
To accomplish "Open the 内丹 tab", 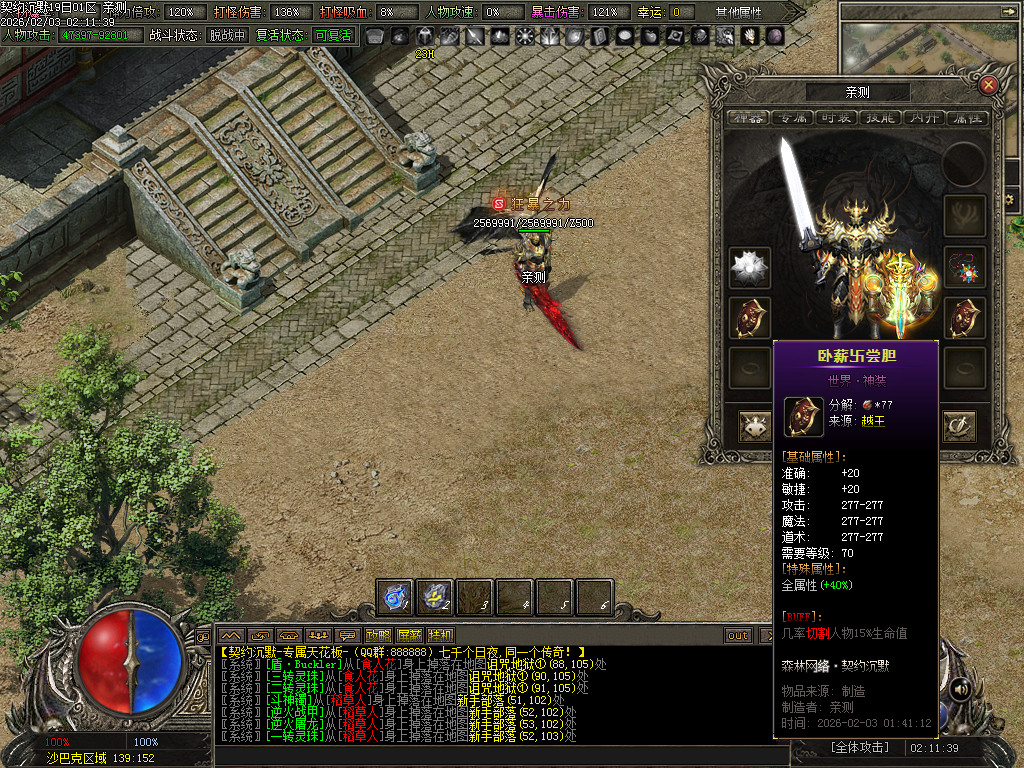I will coord(924,118).
